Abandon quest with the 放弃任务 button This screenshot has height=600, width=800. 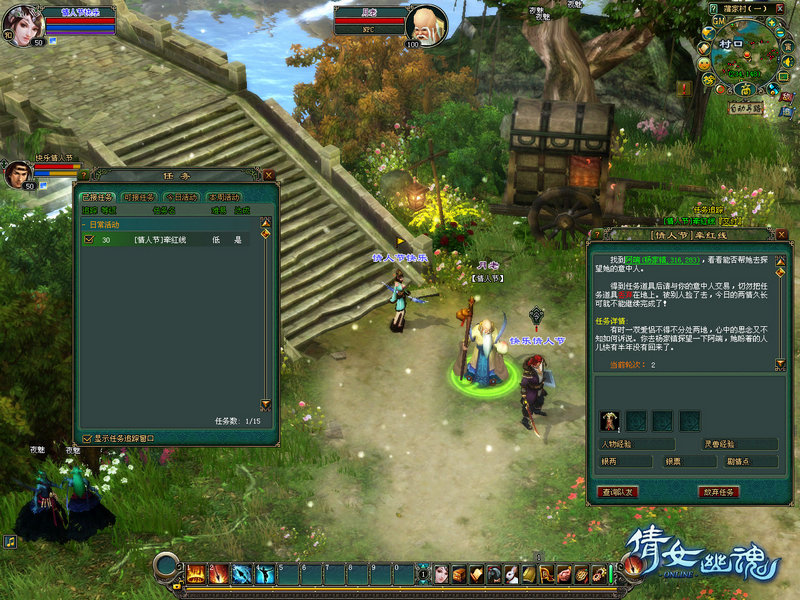pos(718,491)
